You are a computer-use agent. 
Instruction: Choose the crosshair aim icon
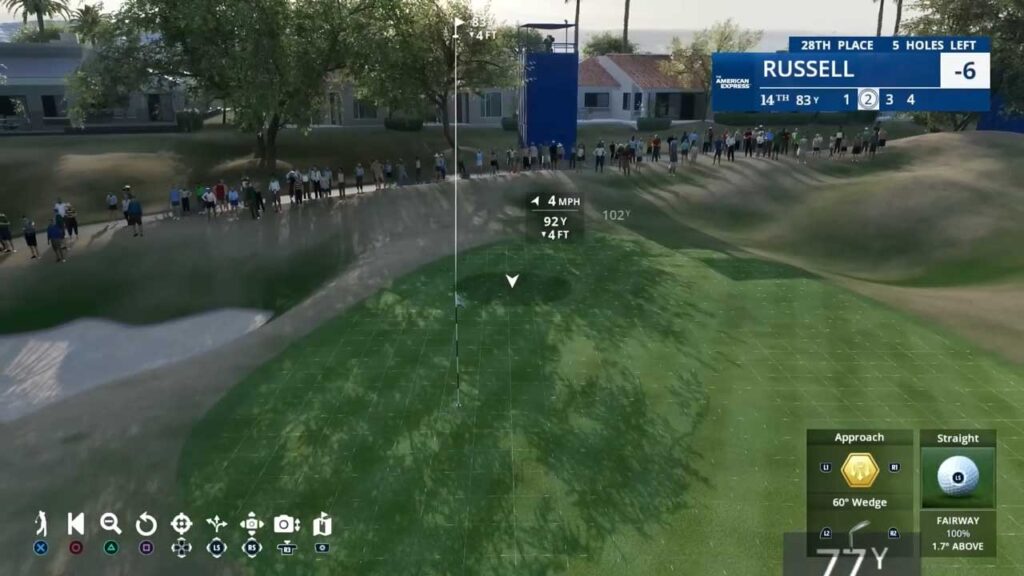coord(181,524)
